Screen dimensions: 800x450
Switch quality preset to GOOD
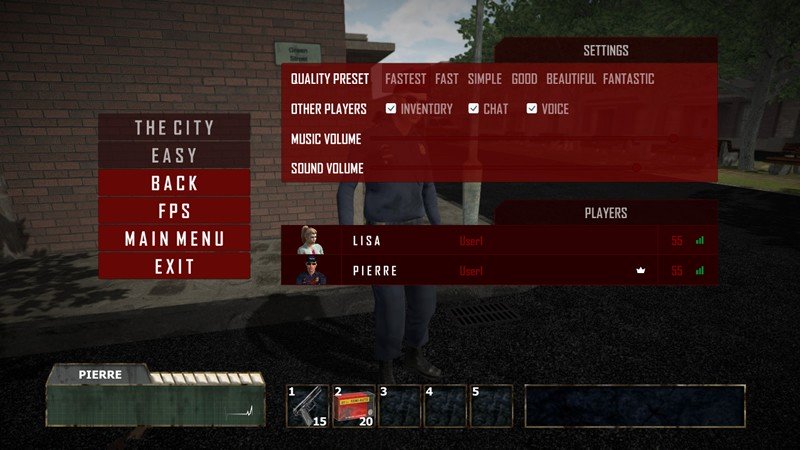[524, 79]
